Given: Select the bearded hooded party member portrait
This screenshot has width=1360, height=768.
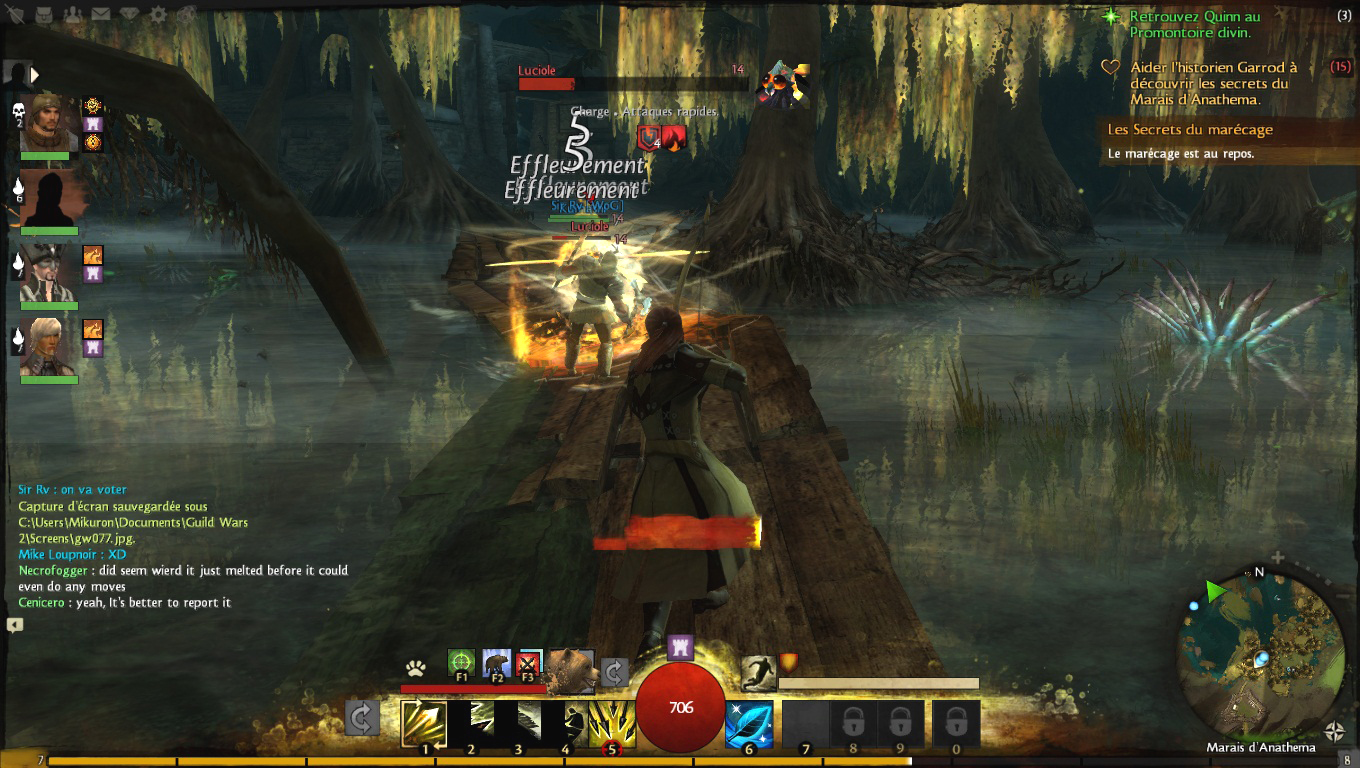Looking at the screenshot, I should pyautogui.click(x=49, y=122).
